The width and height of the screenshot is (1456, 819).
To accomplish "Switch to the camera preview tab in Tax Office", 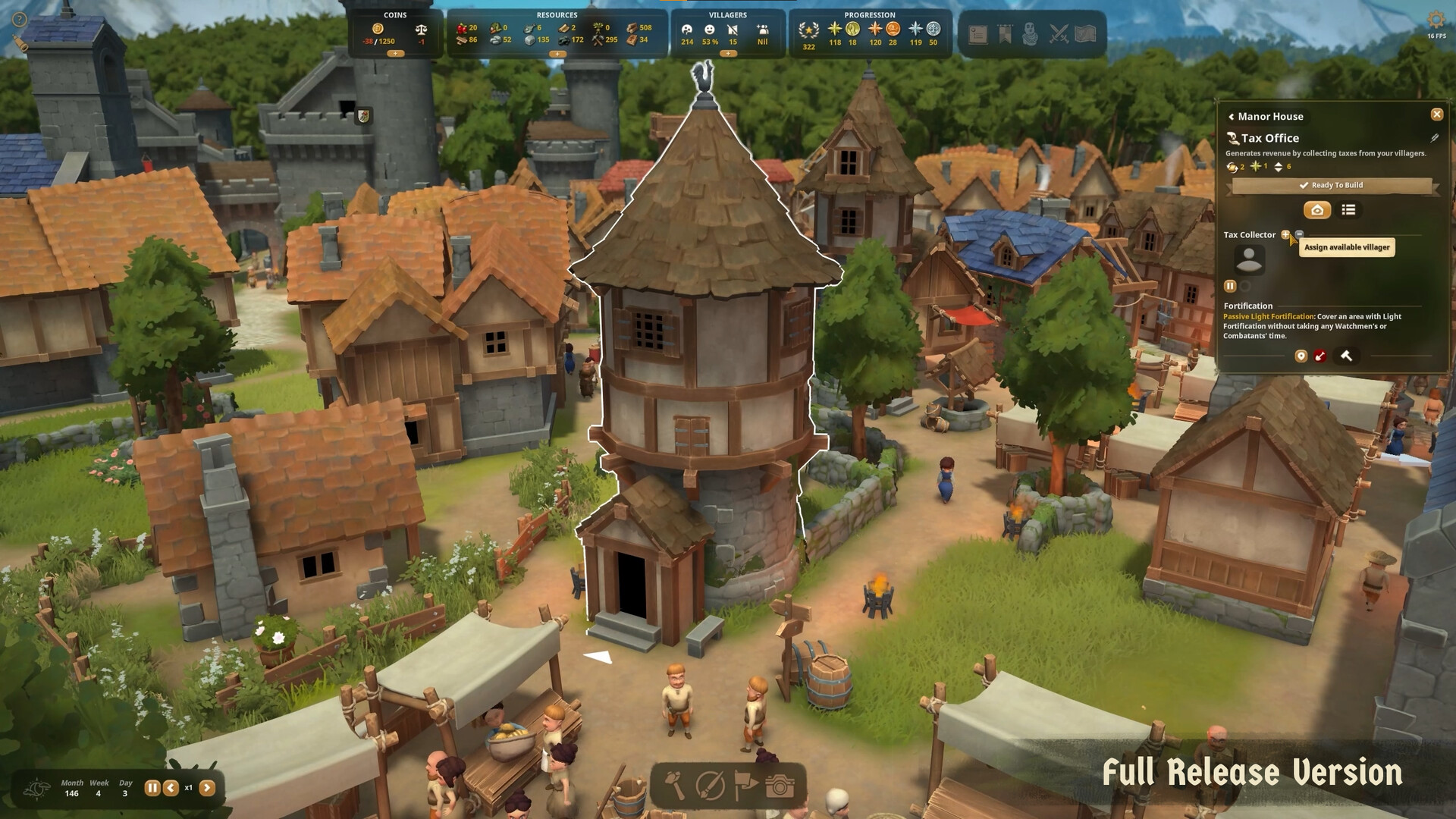I will tap(1317, 210).
